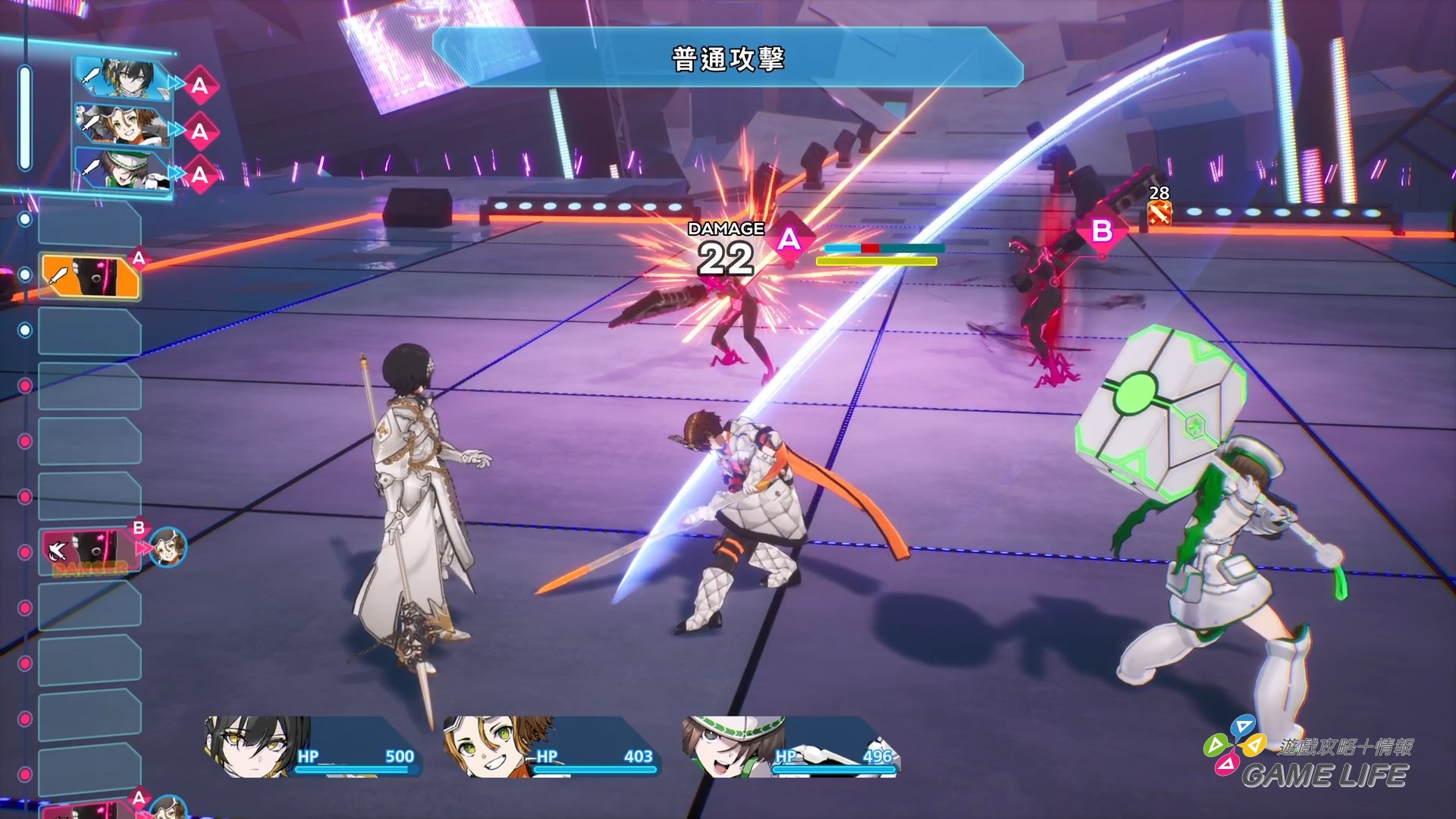Target enemy A via its diamond marker
This screenshot has height=819, width=1456.
[x=789, y=240]
